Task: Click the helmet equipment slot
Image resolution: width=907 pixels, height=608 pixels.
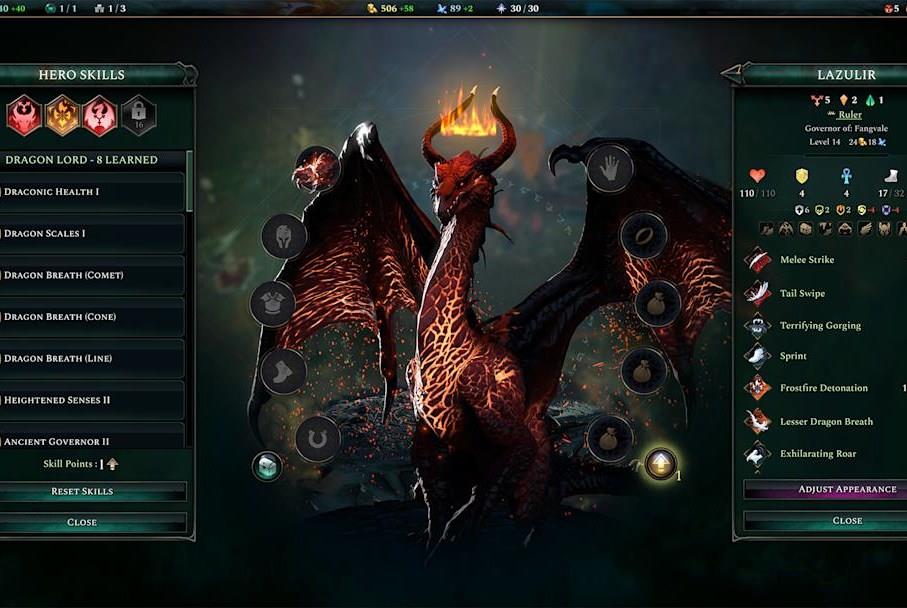Action: [283, 237]
